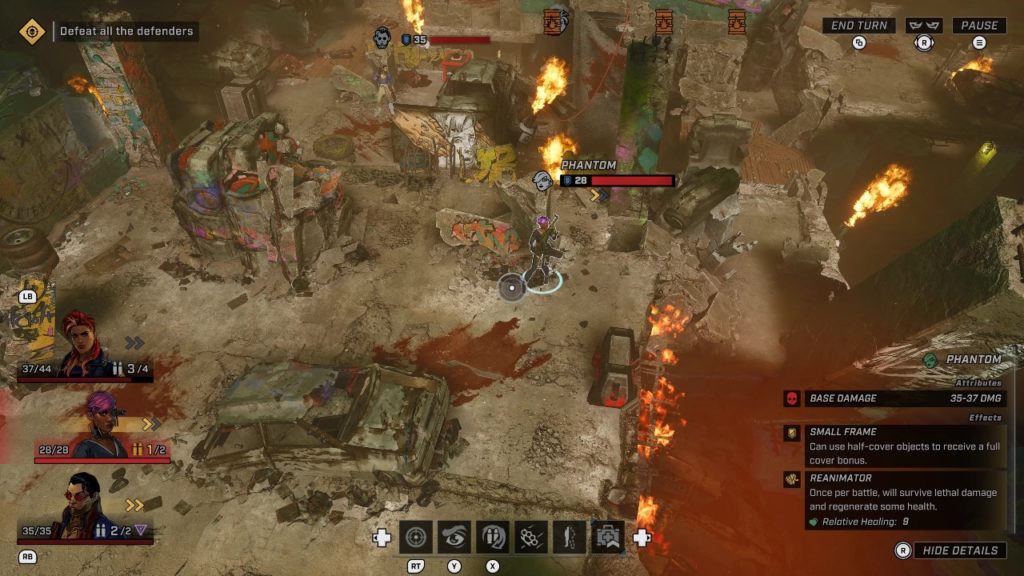Click the enemy skull icon beside health 35
1024x576 pixels.
(382, 39)
